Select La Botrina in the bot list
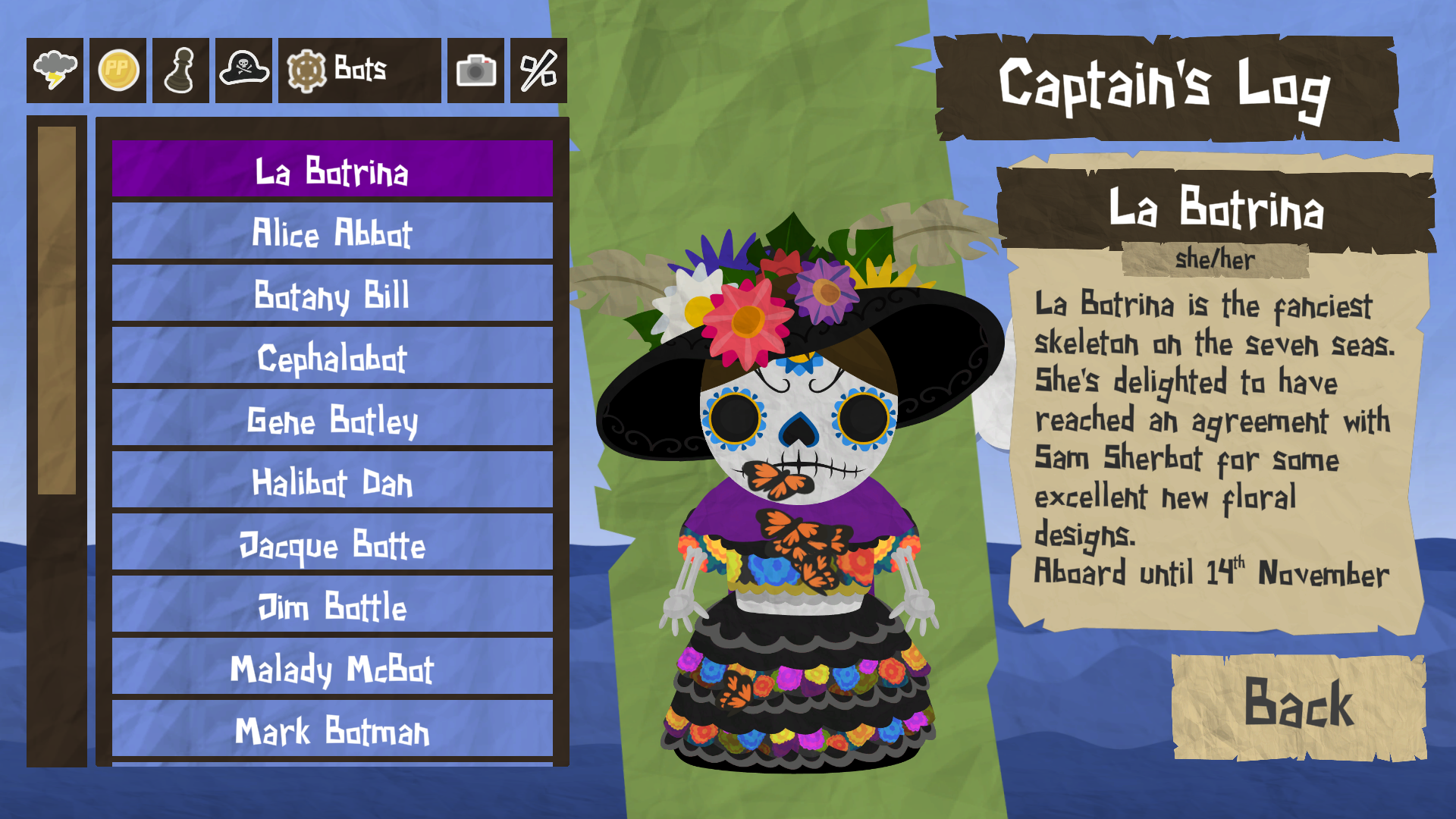This screenshot has height=819, width=1456. tap(332, 170)
